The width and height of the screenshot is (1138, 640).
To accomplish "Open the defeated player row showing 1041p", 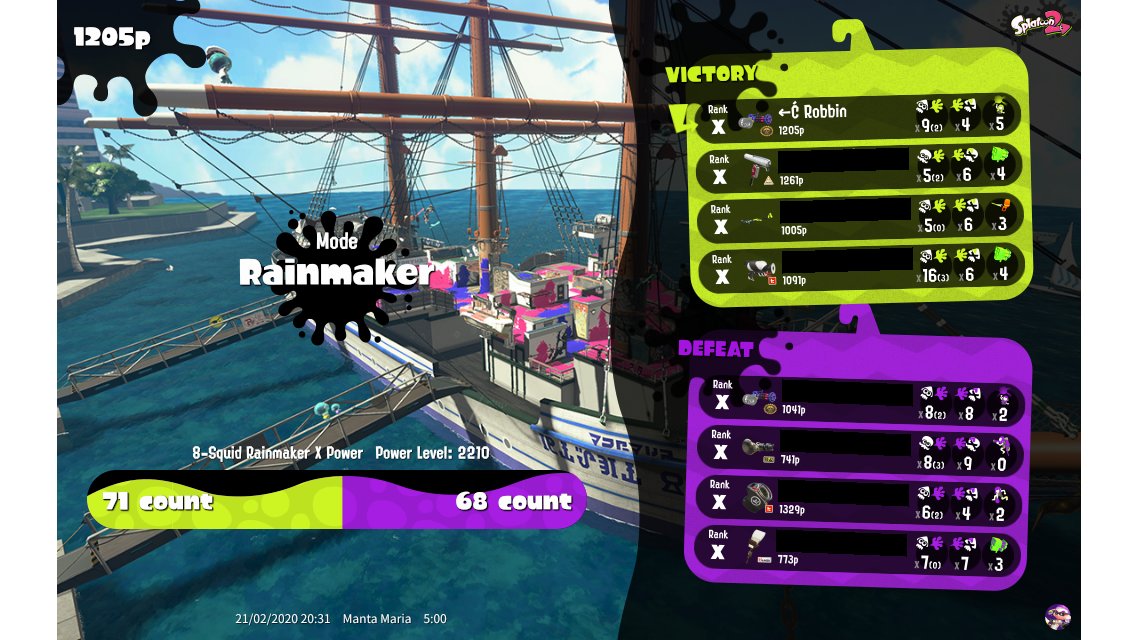I will pos(860,398).
